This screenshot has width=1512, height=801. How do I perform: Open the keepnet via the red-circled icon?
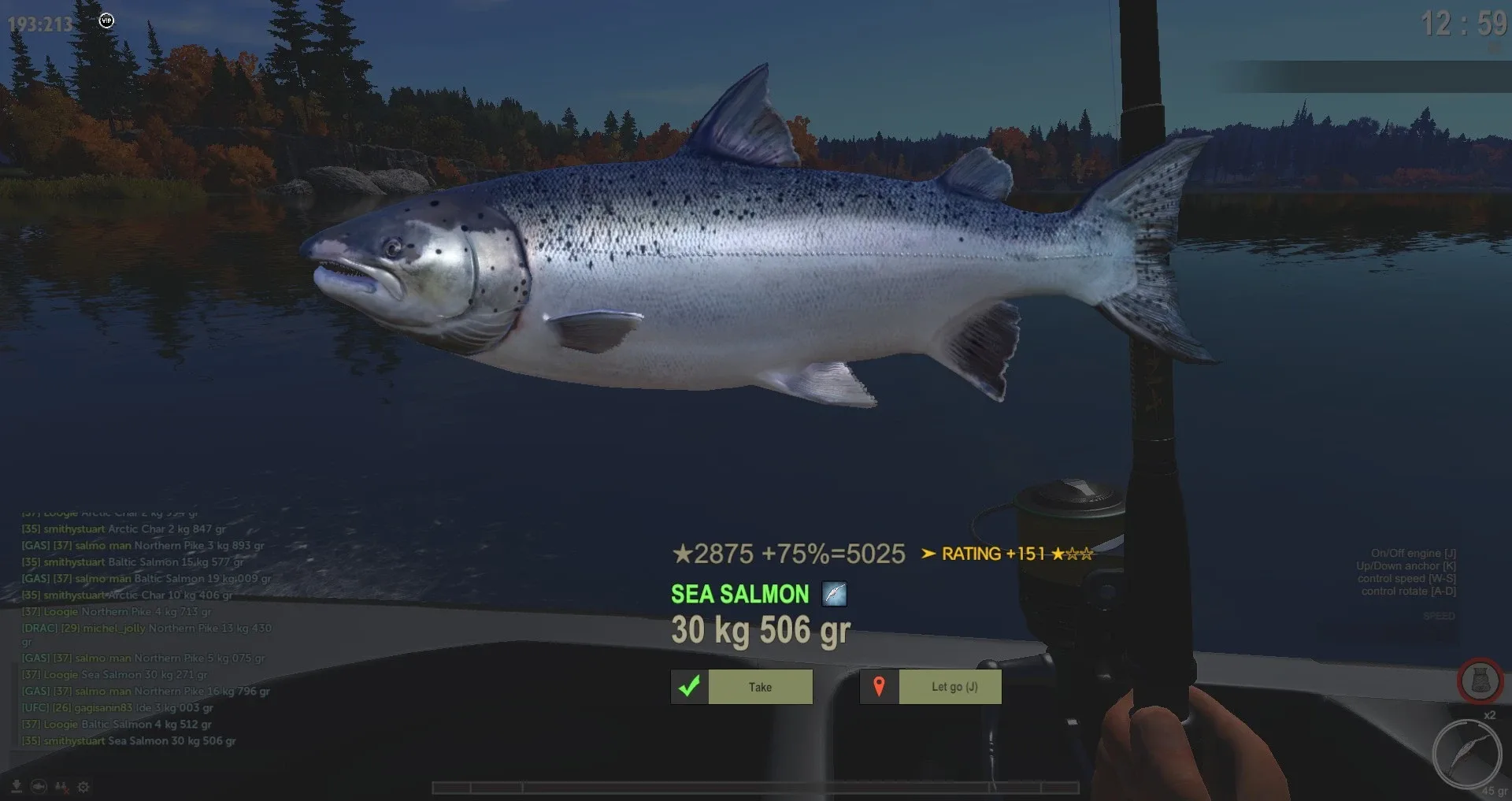1480,681
